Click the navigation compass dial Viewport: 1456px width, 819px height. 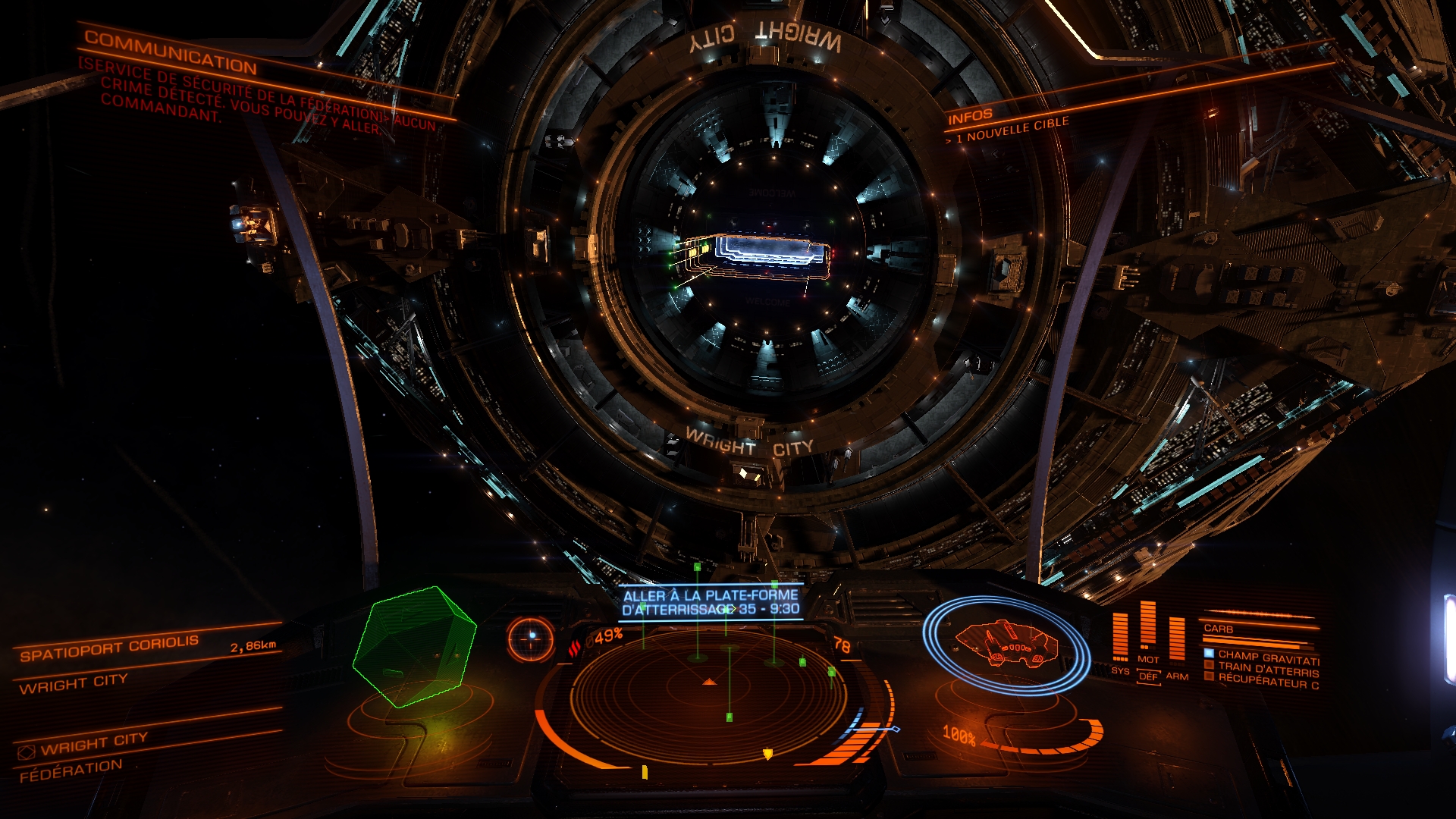click(532, 638)
